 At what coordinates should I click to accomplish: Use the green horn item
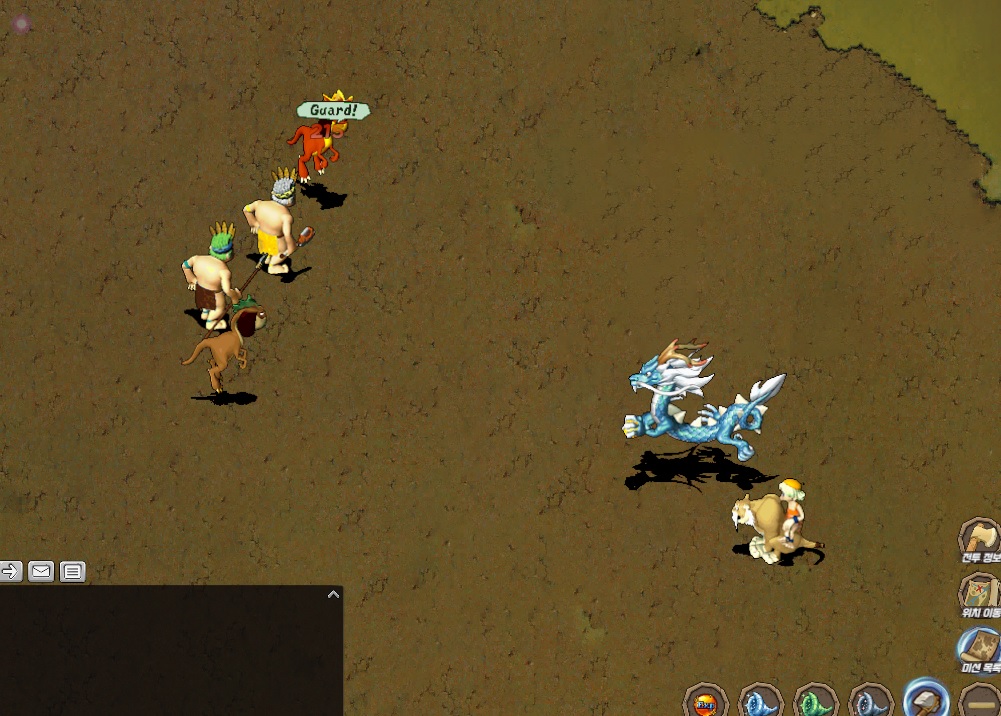coord(815,701)
